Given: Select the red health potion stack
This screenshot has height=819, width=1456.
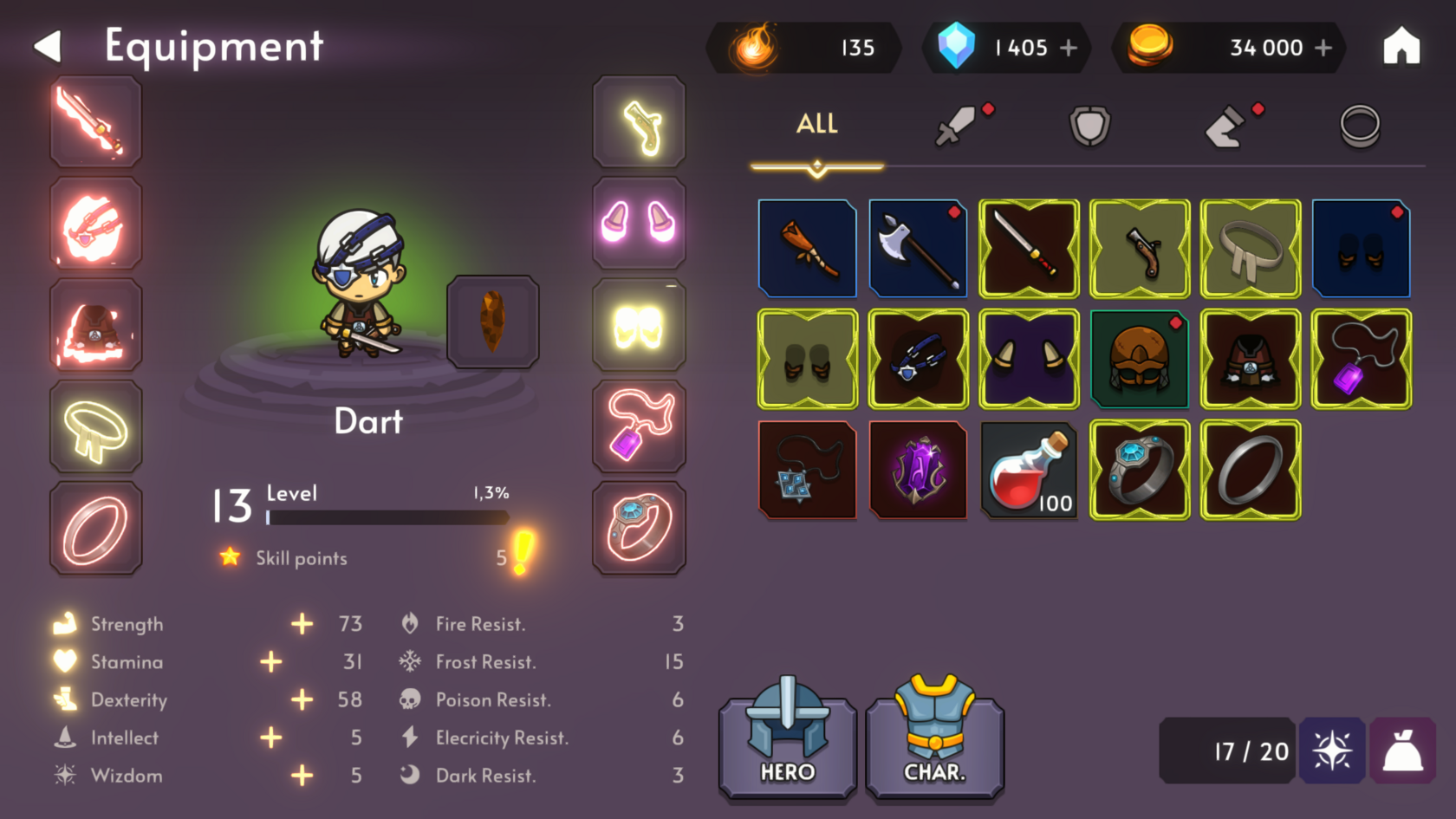Looking at the screenshot, I should pos(1029,471).
